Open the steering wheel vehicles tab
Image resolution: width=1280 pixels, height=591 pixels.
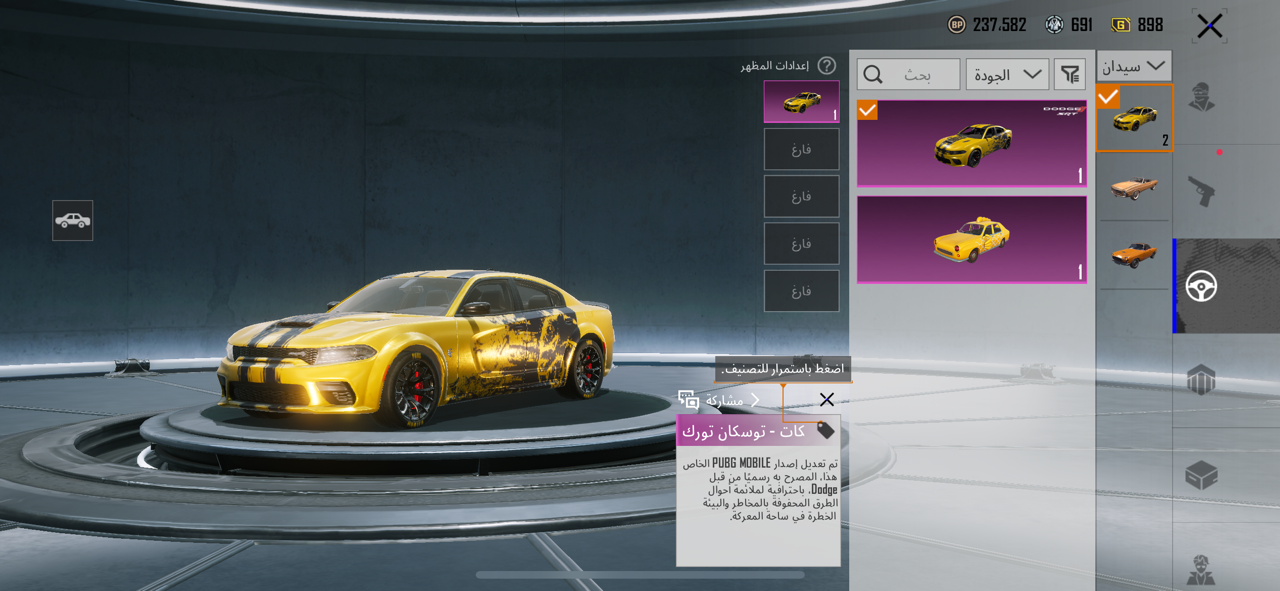pyautogui.click(x=1201, y=287)
